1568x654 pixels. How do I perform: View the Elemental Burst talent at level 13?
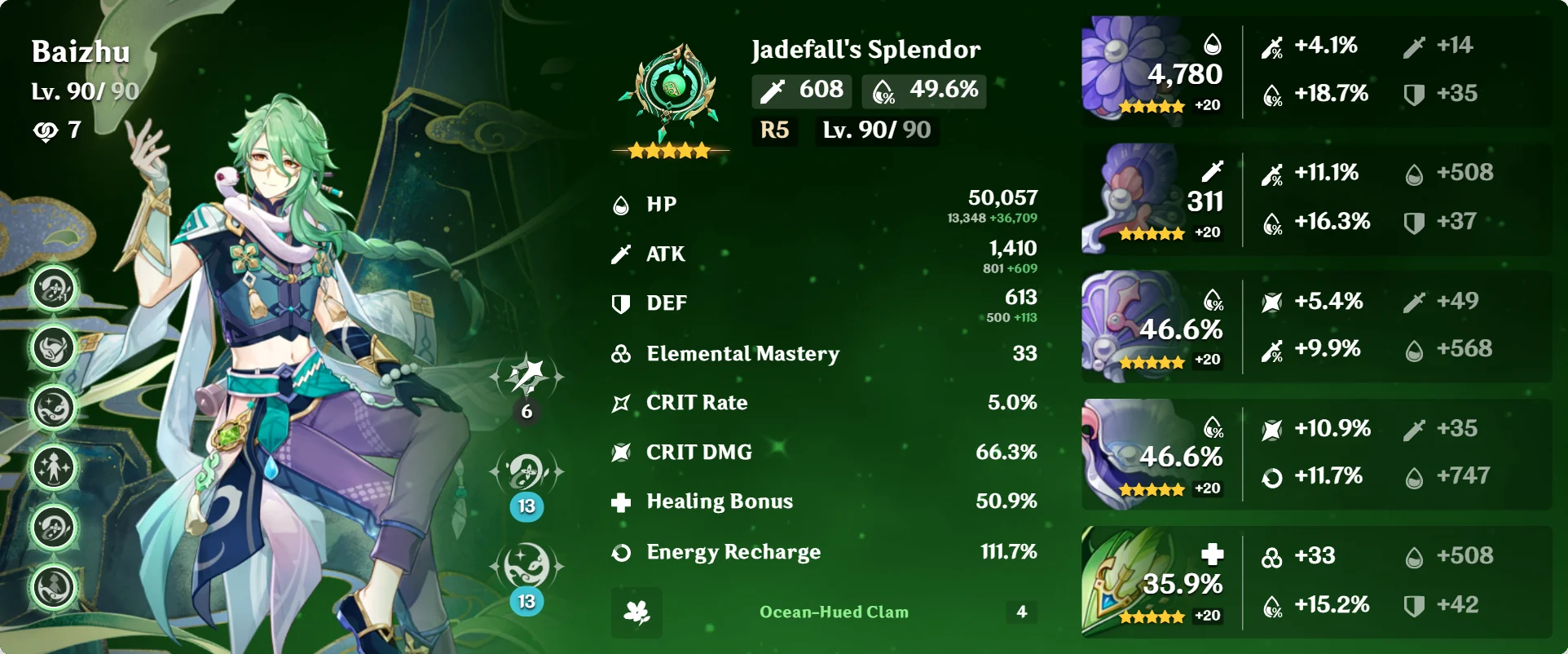pyautogui.click(x=528, y=563)
